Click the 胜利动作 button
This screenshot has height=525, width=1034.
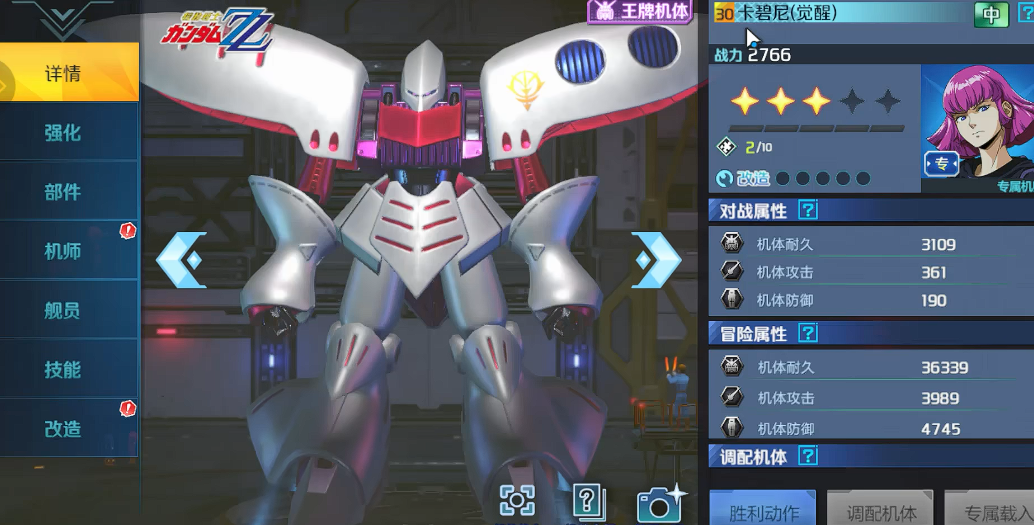point(763,511)
